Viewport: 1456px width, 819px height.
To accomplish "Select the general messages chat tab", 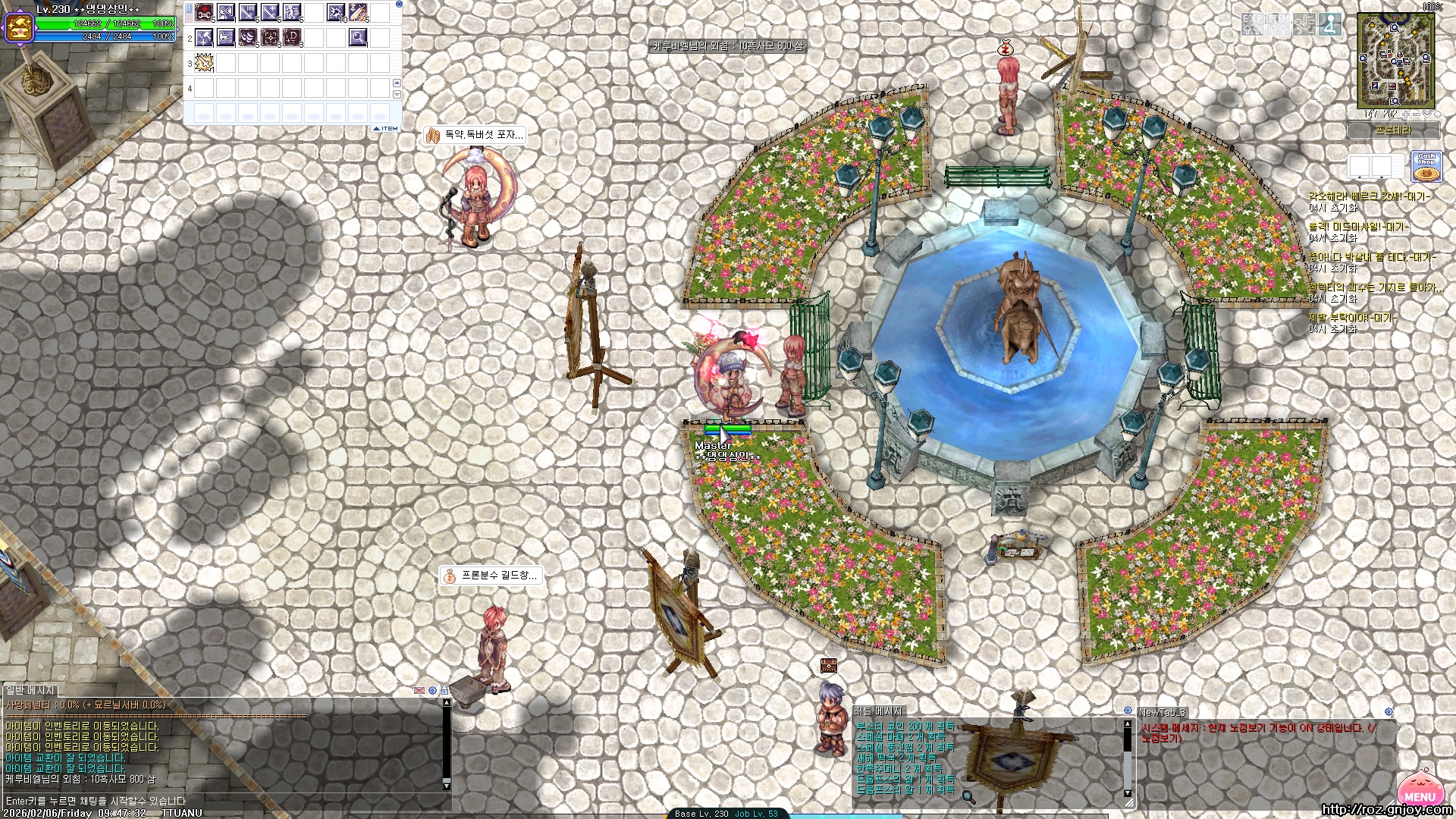I will 30,691.
